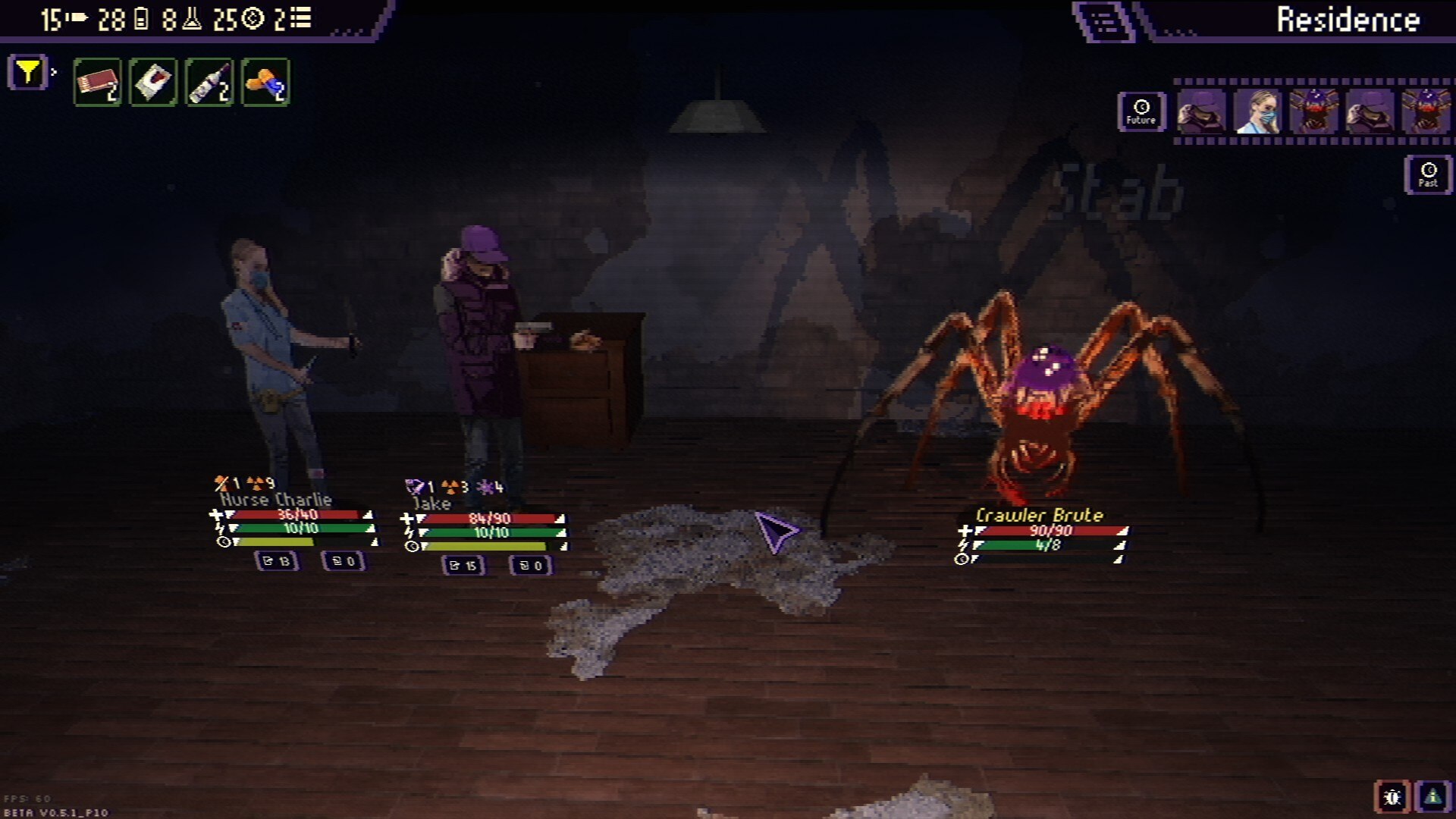Open the warning triangle button
The image size is (1456, 819).
(x=1432, y=797)
